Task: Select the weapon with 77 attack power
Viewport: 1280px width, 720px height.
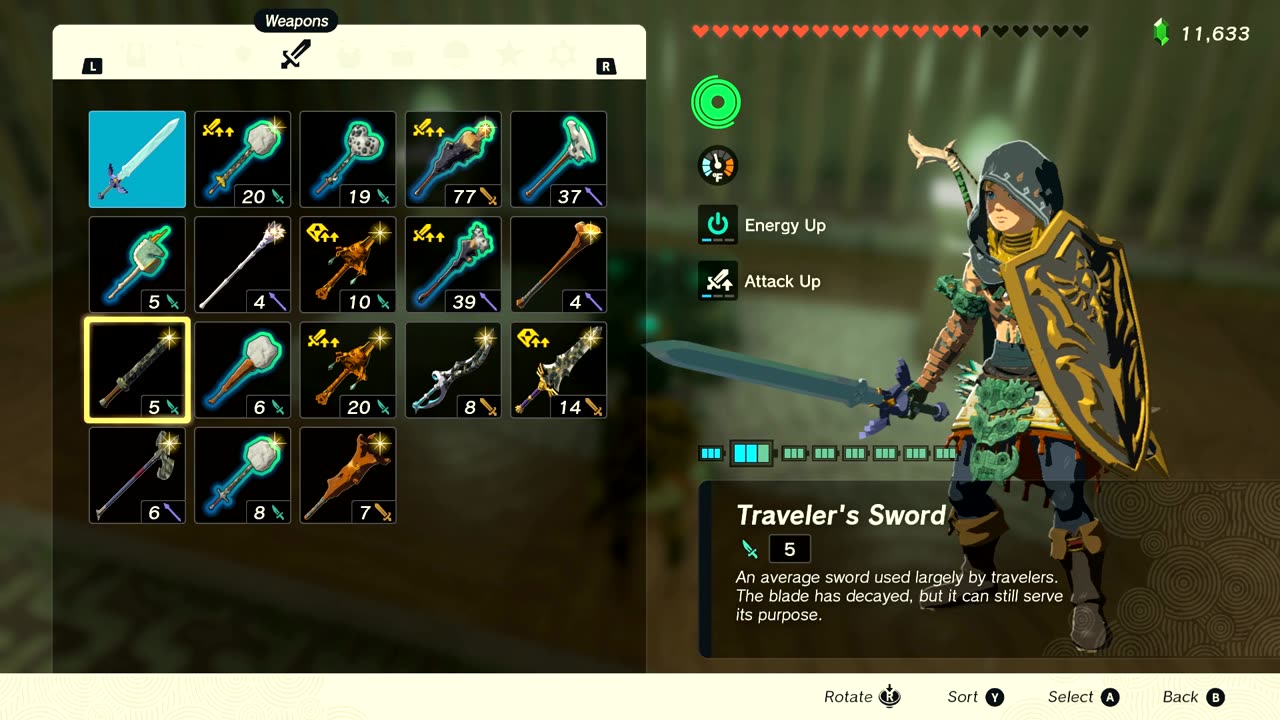Action: point(453,159)
